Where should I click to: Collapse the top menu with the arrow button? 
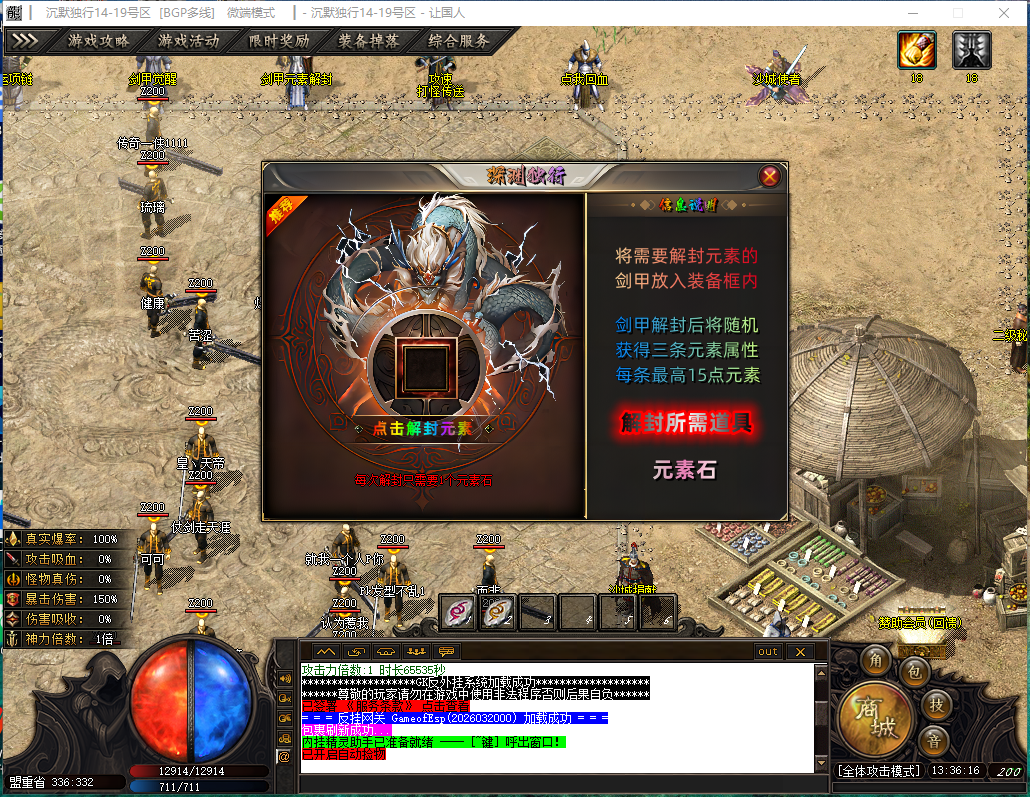tap(24, 41)
